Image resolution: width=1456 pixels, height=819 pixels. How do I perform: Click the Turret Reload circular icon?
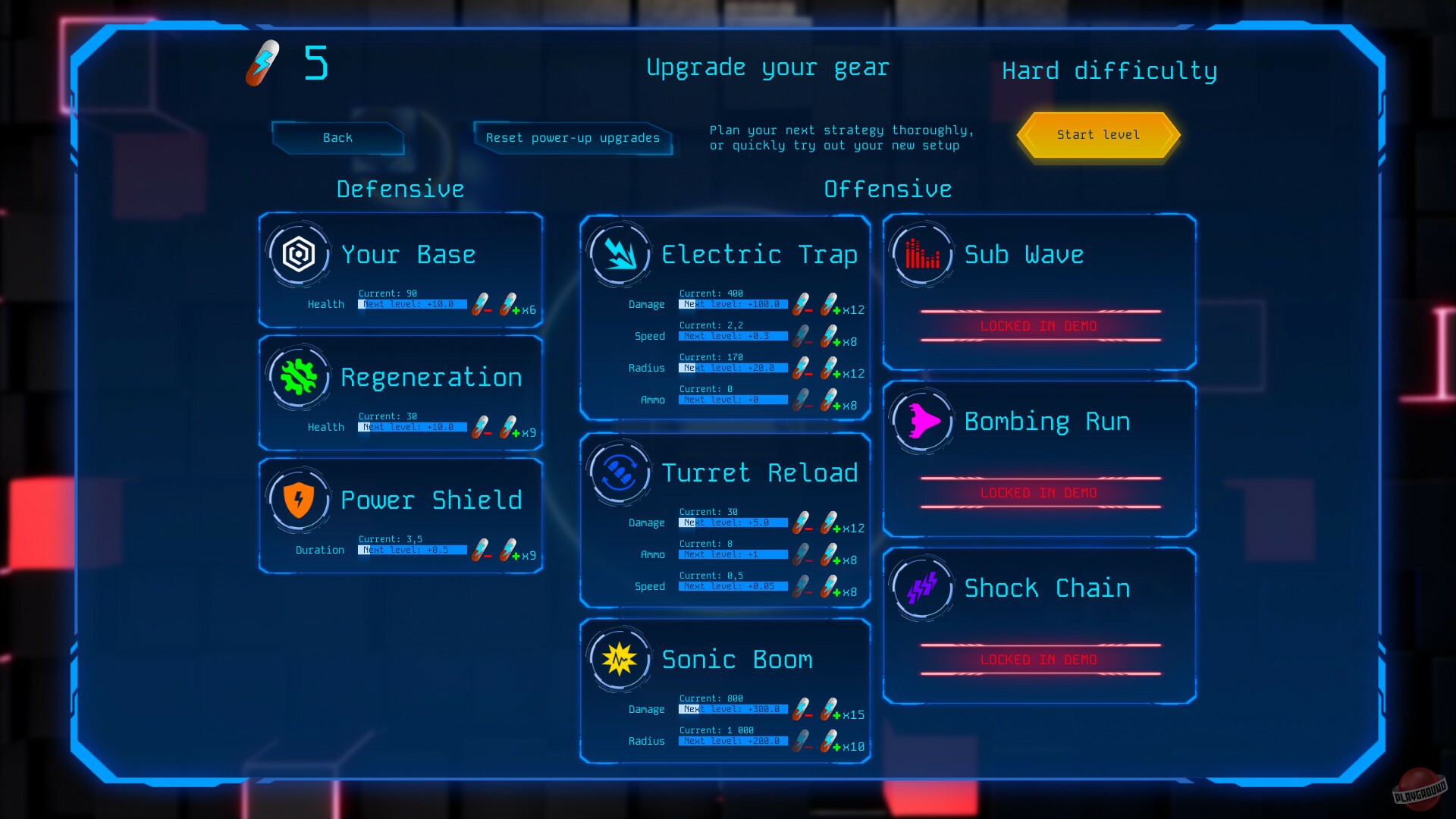pos(620,472)
